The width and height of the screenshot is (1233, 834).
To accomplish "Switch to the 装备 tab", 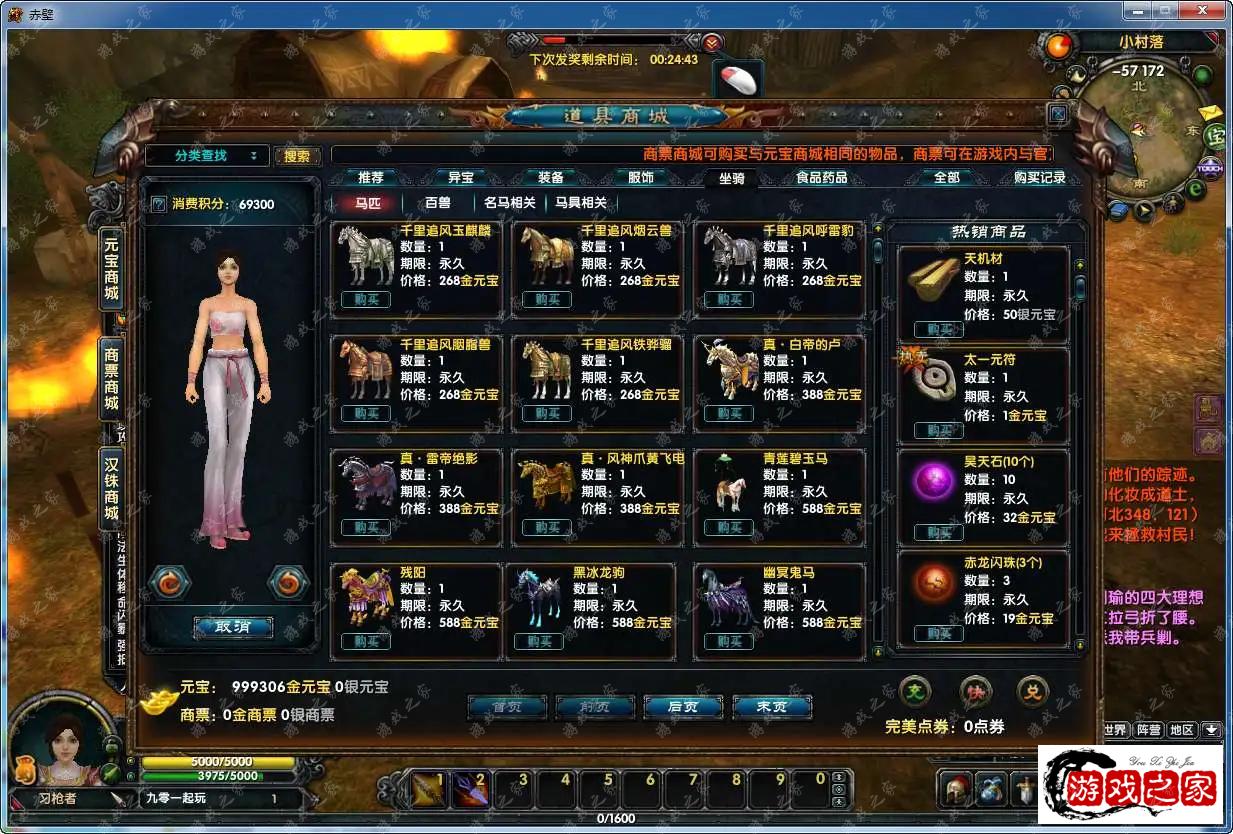I will [551, 177].
